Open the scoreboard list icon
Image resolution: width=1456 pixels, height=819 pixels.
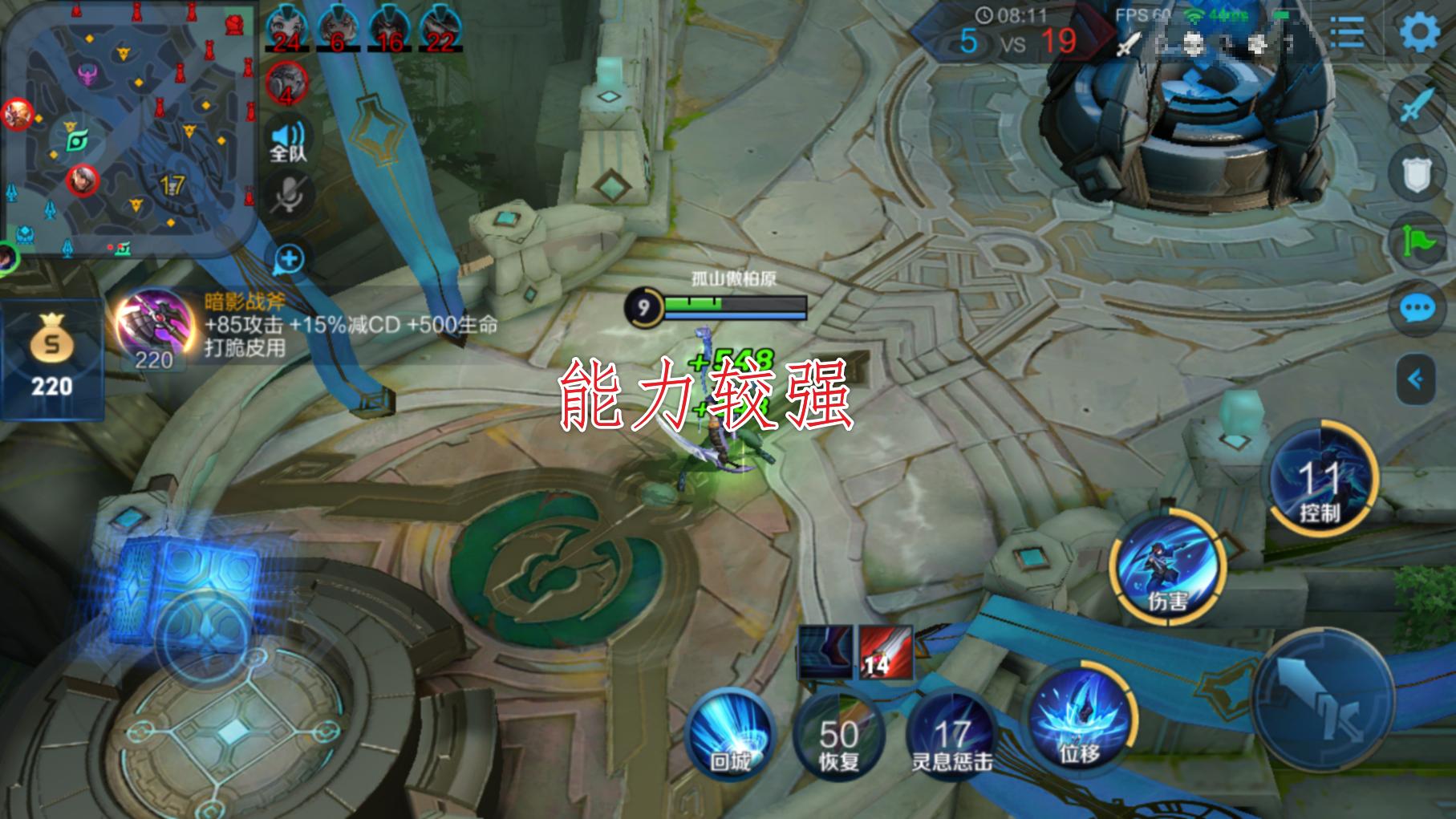[x=1347, y=34]
